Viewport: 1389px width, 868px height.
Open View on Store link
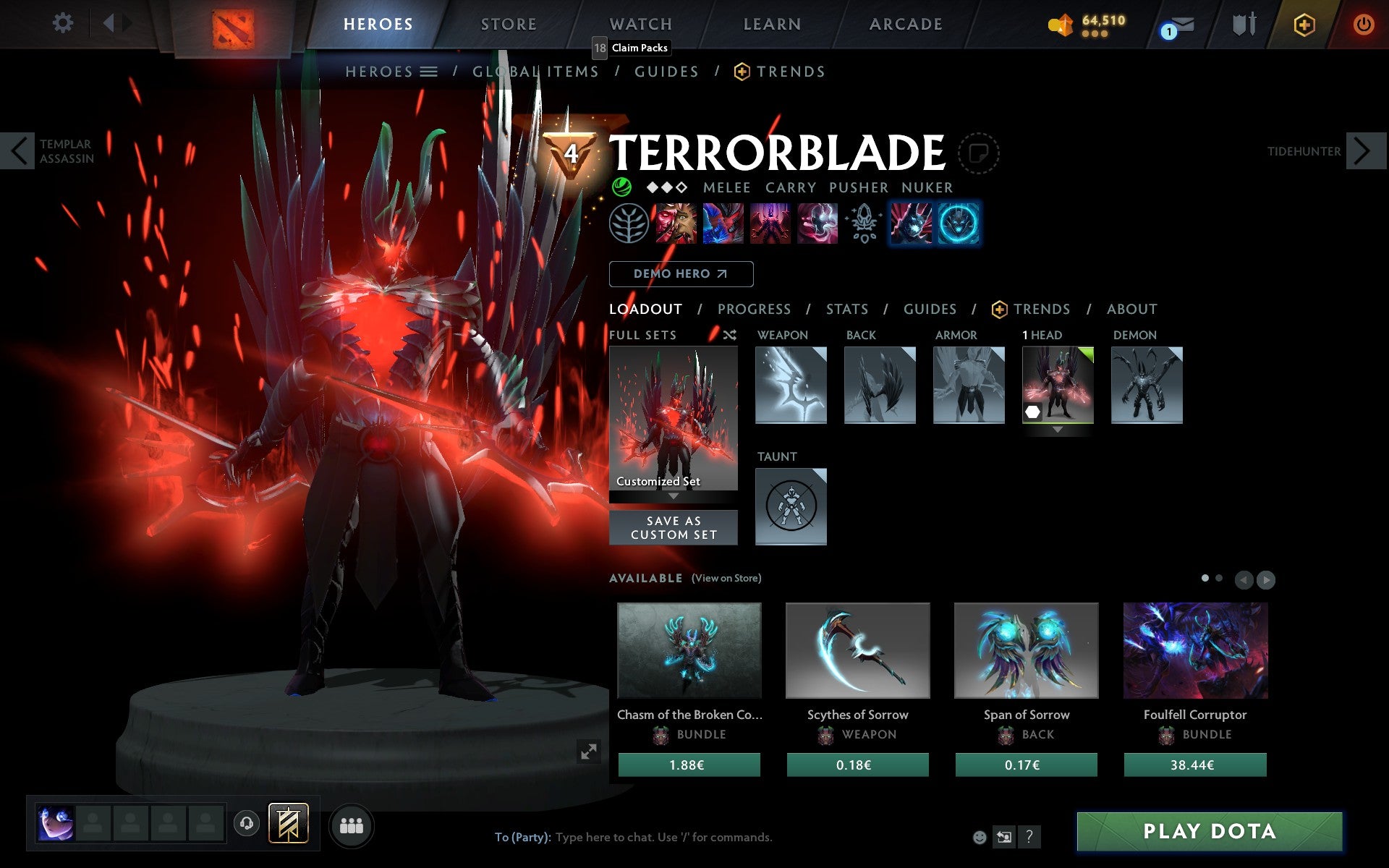pos(726,579)
